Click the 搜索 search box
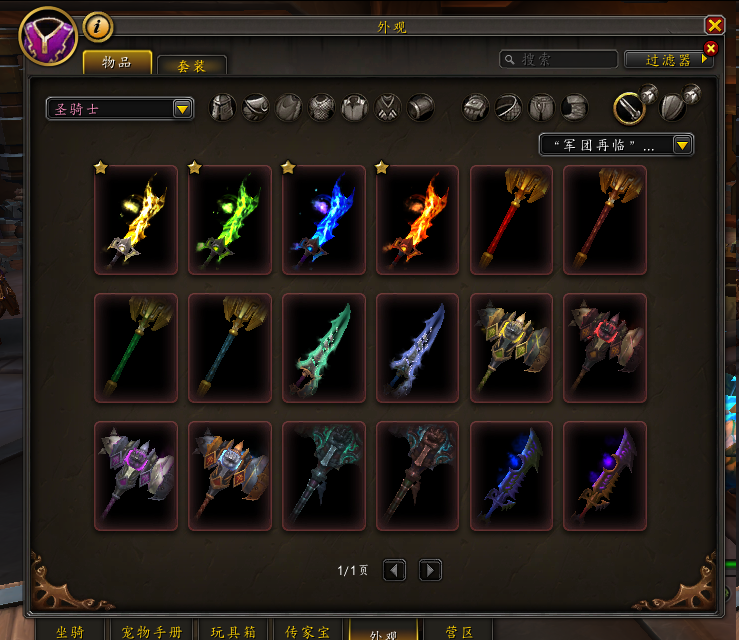 tap(559, 60)
